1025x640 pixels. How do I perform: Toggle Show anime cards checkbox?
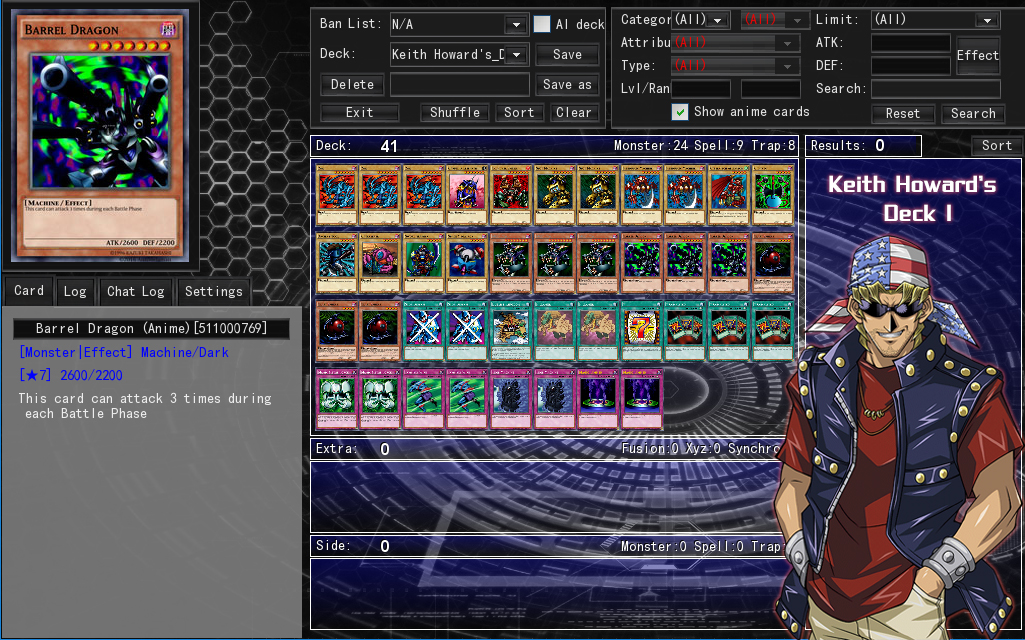pos(680,112)
